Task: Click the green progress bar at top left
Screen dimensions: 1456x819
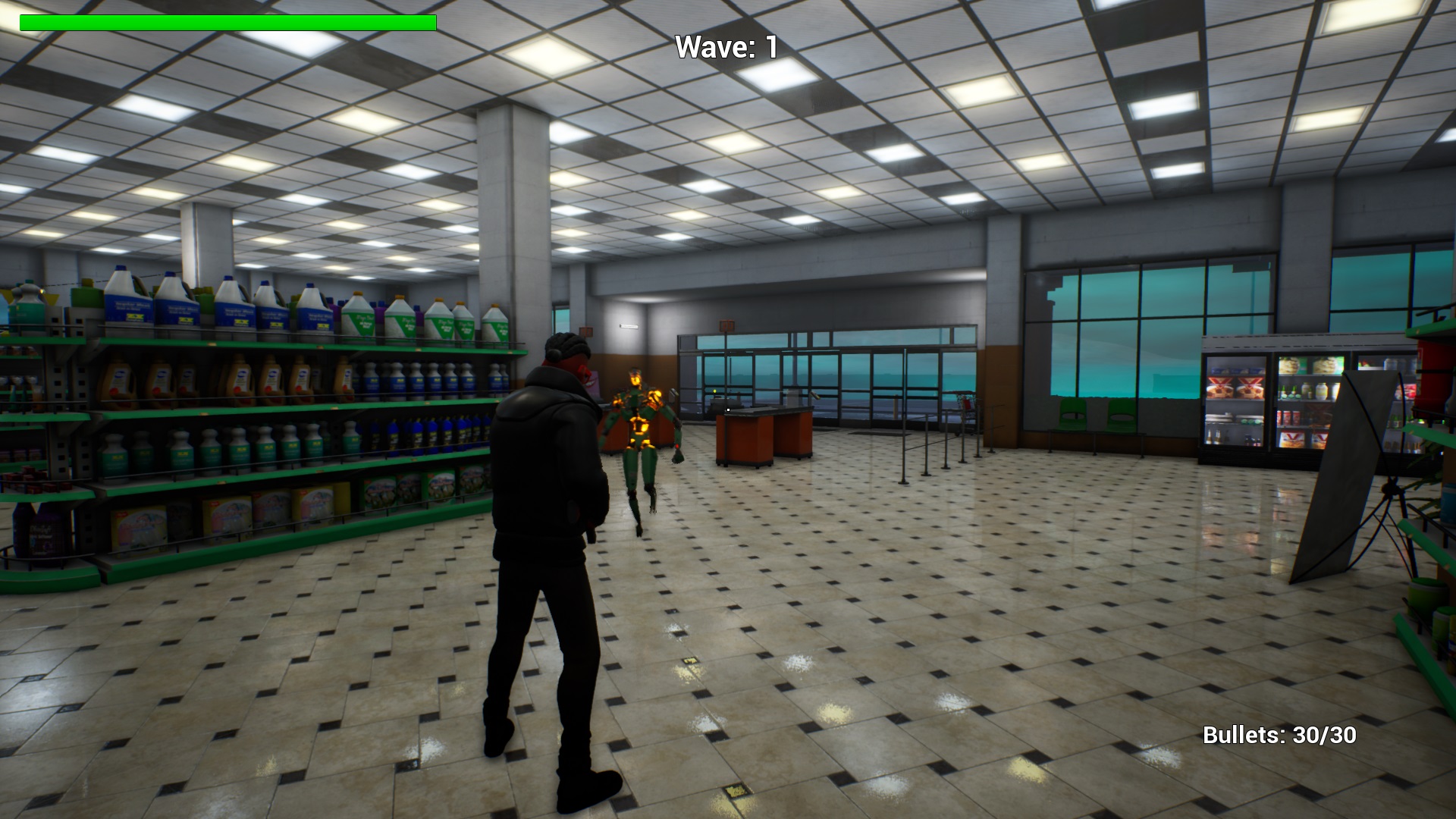Action: pos(227,23)
